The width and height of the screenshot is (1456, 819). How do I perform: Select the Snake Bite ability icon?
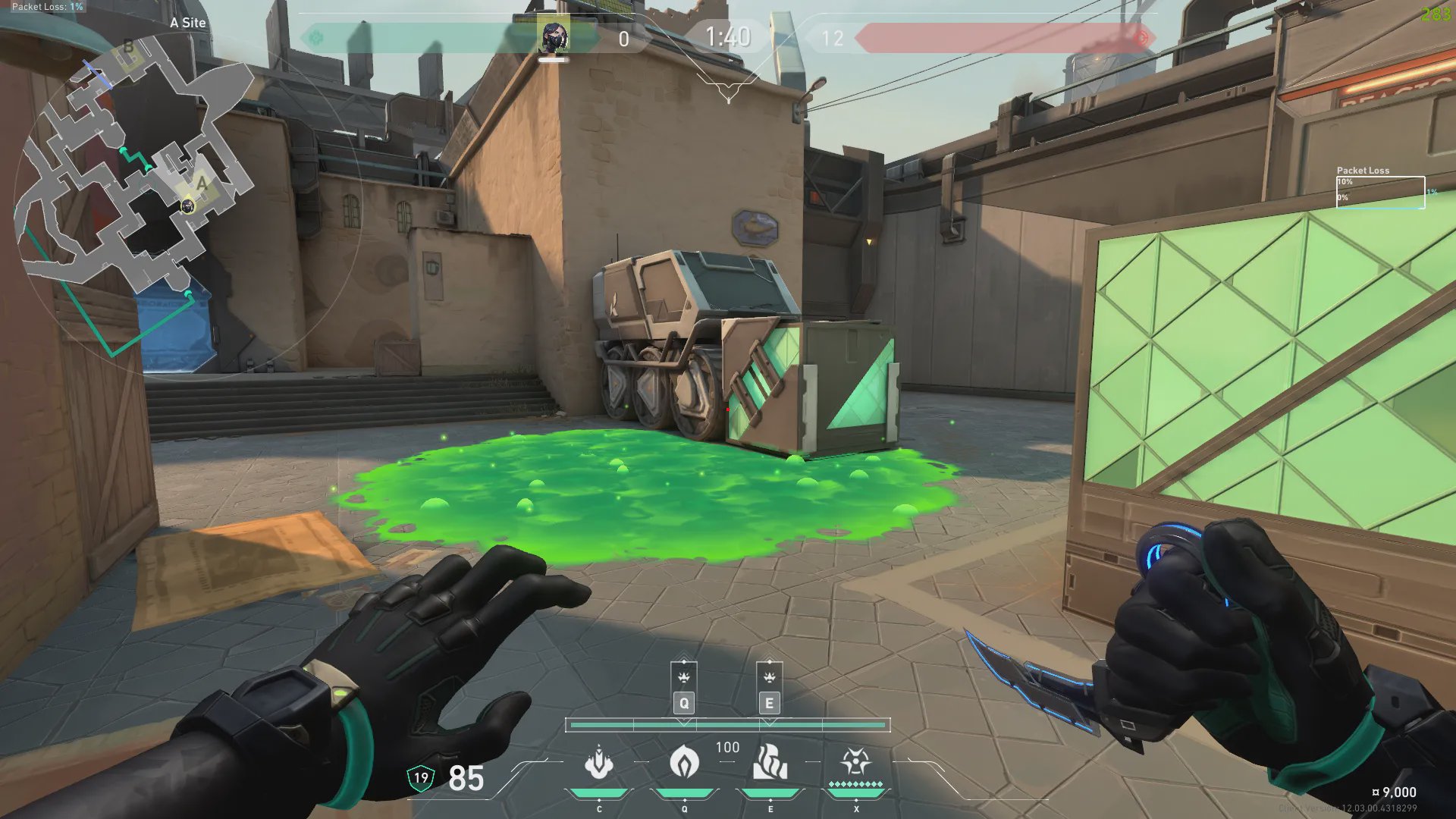click(x=599, y=762)
